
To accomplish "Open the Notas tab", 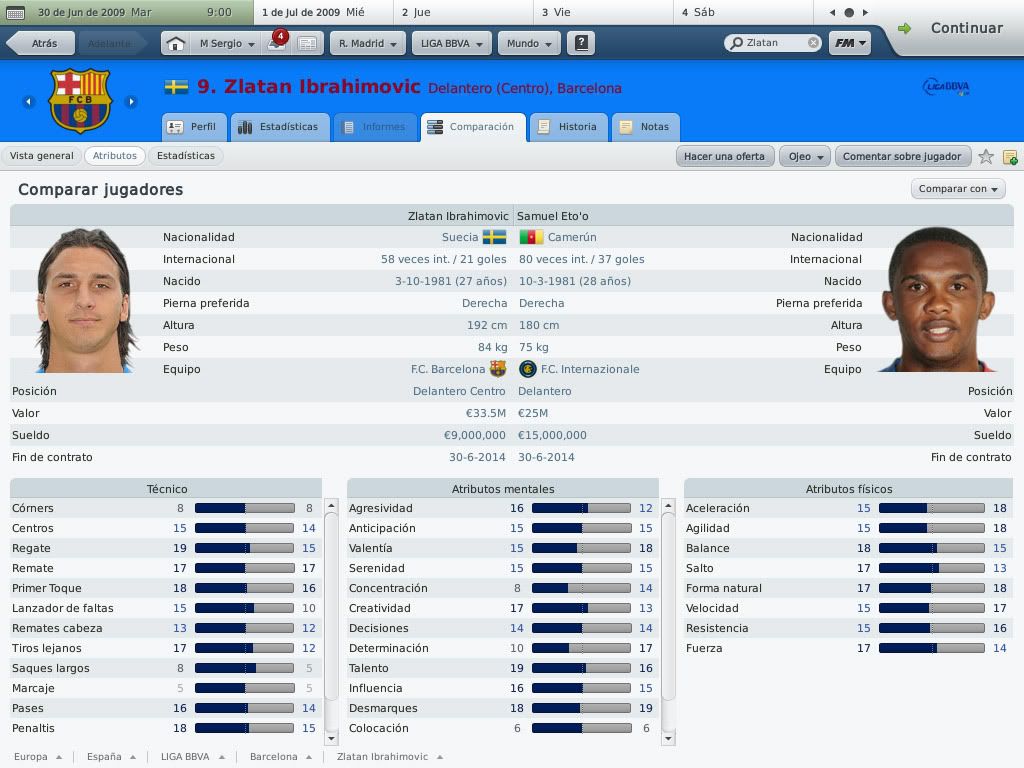I will (x=645, y=127).
